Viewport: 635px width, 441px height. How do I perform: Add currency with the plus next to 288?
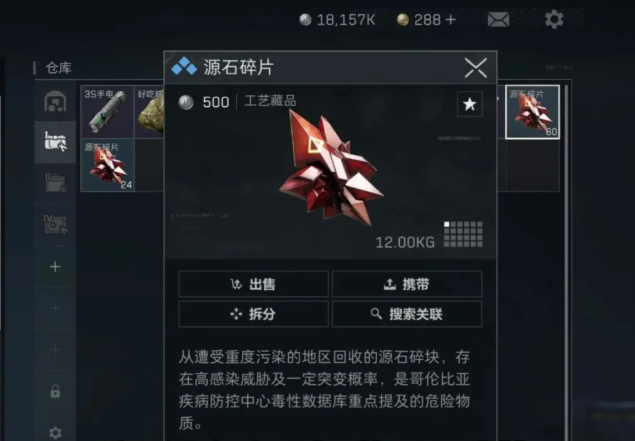click(450, 19)
